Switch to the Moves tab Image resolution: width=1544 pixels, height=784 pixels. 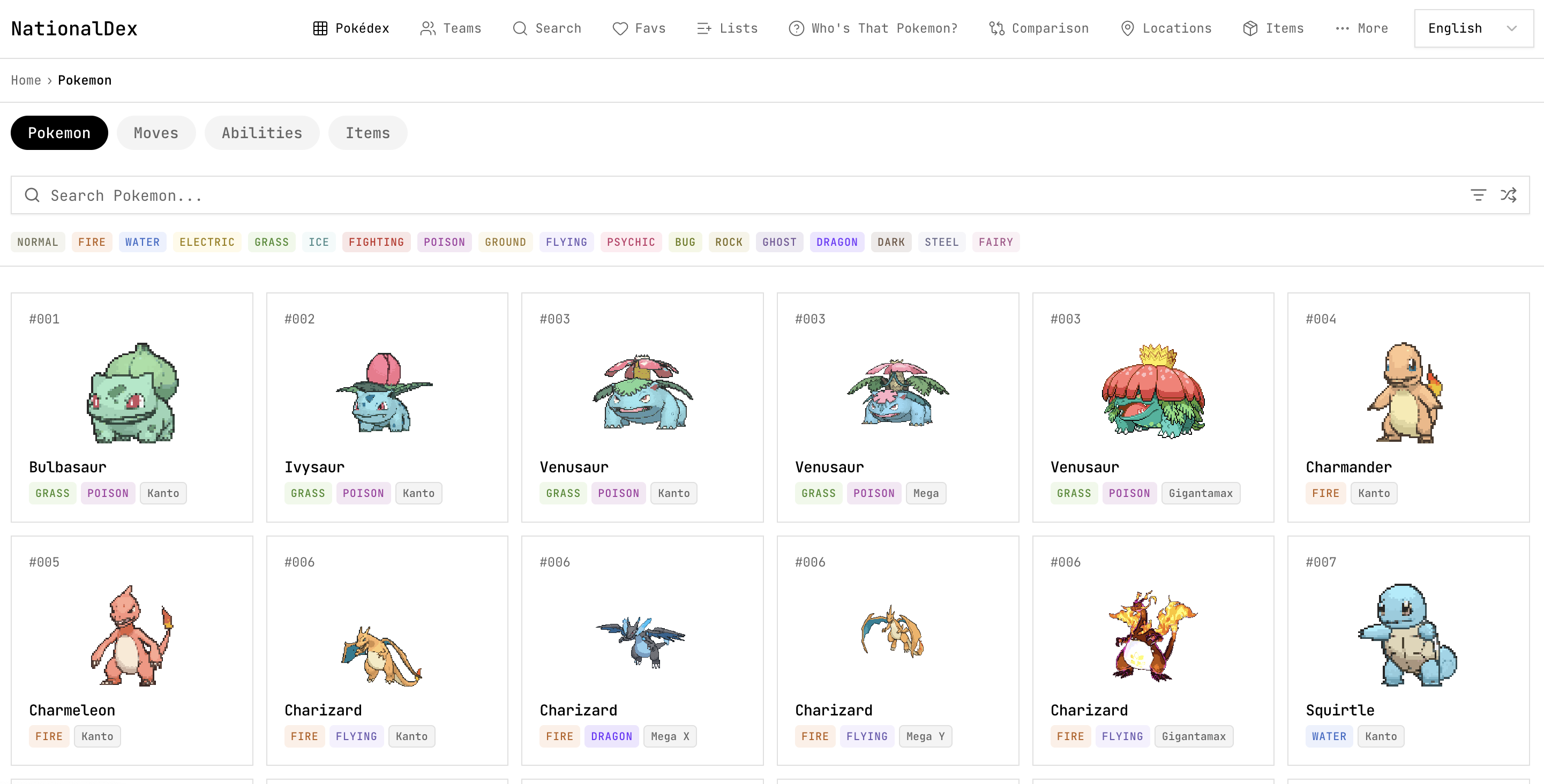[156, 132]
